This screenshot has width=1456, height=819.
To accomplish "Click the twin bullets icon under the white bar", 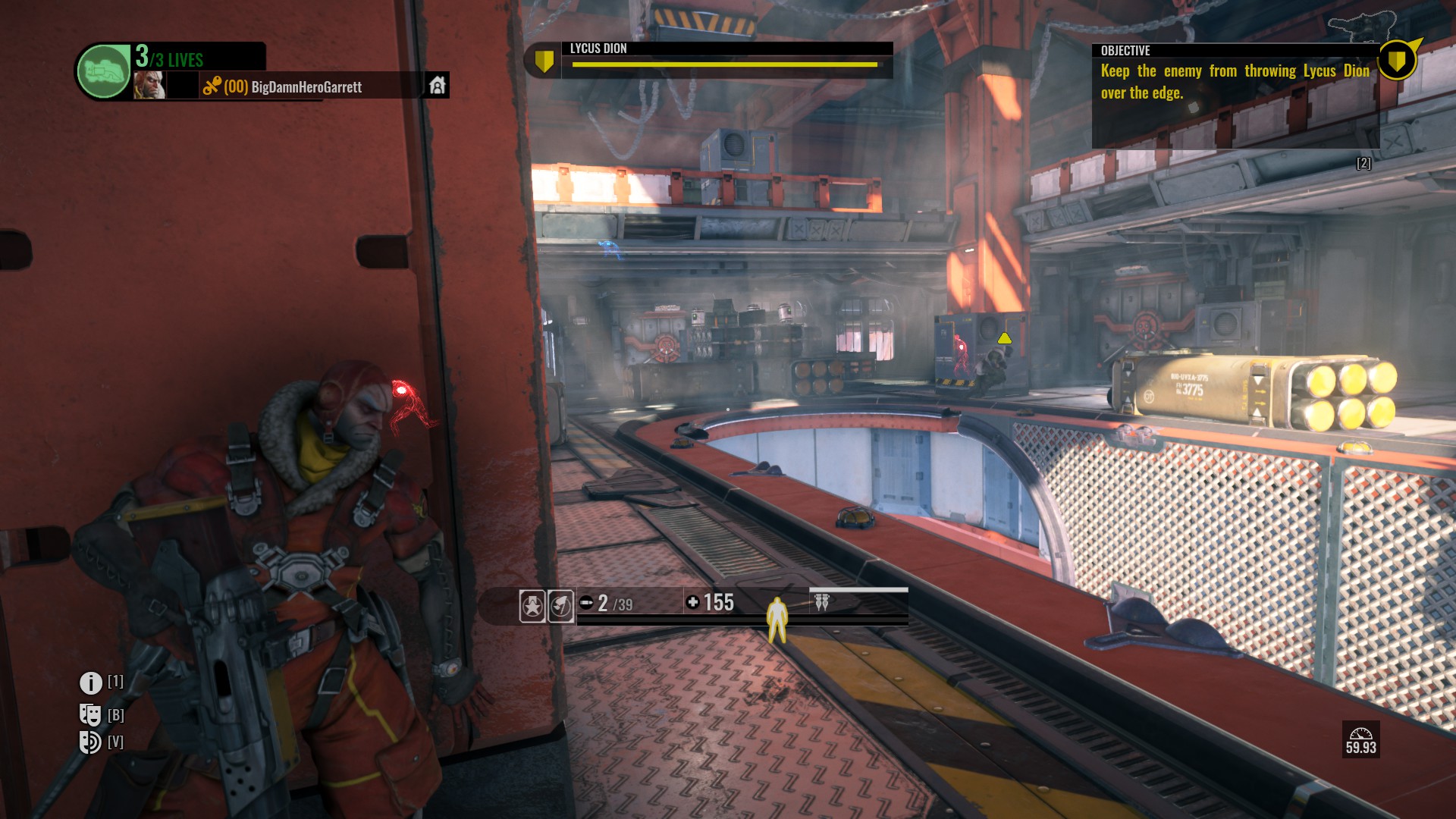I will coord(821,603).
